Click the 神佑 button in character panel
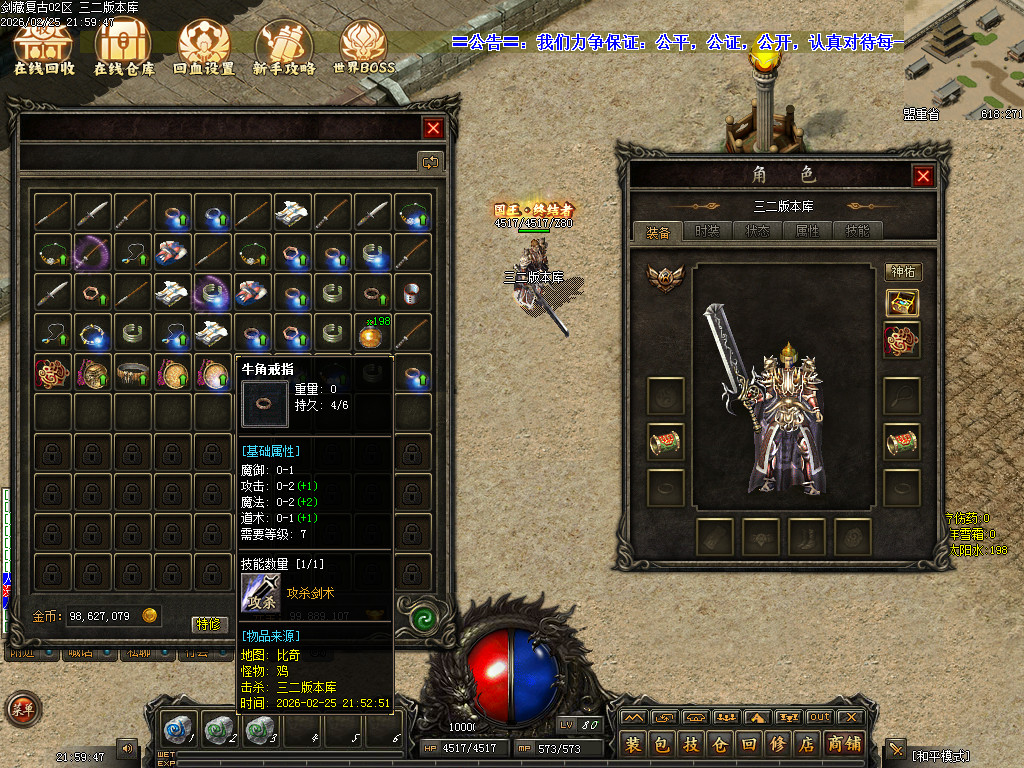The height and width of the screenshot is (768, 1024). [902, 272]
